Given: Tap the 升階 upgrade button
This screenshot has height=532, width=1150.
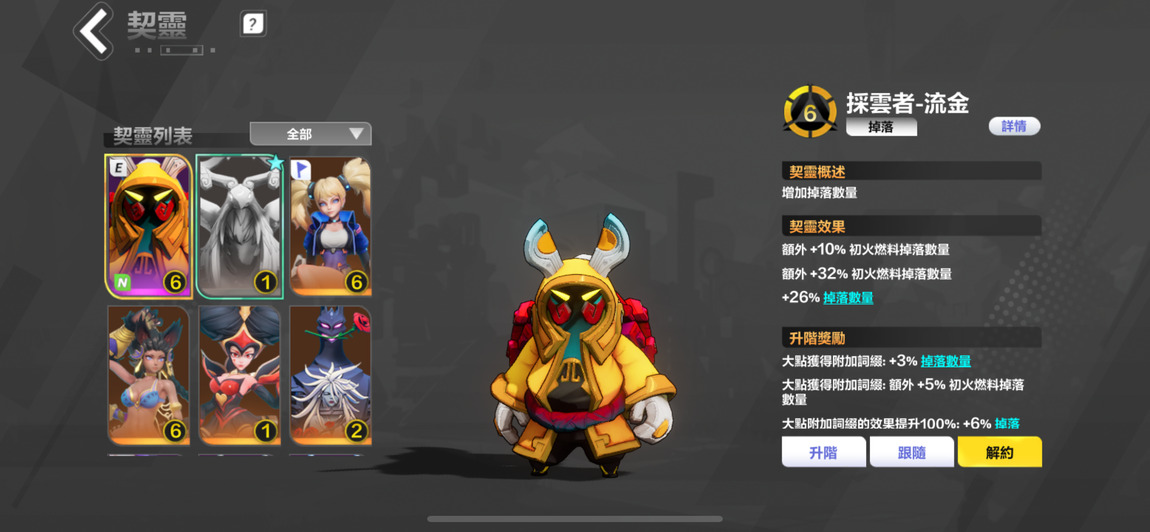Looking at the screenshot, I should tap(823, 452).
